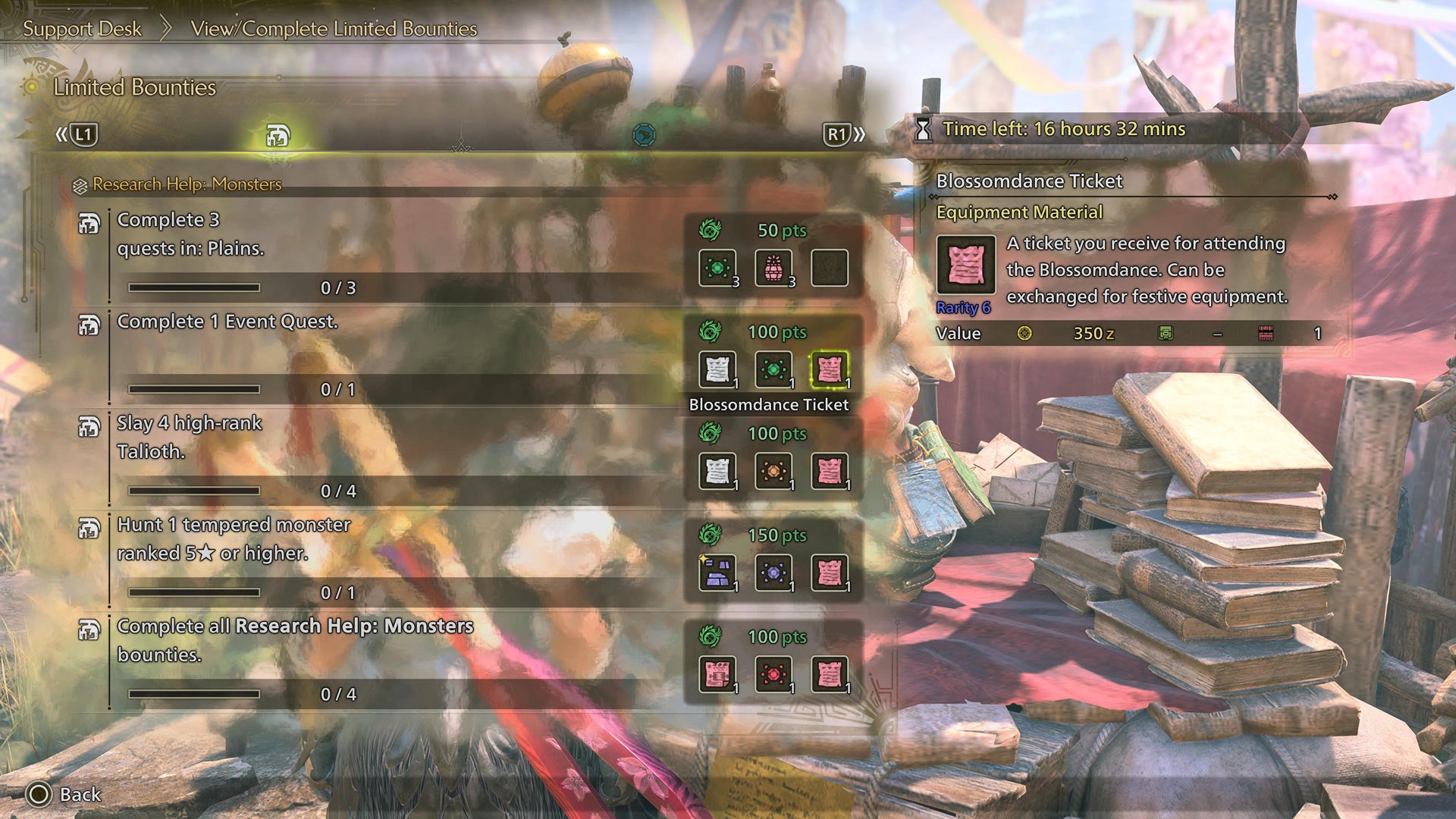Switch to the house bounty tab
This screenshot has height=819, width=1456.
click(276, 134)
